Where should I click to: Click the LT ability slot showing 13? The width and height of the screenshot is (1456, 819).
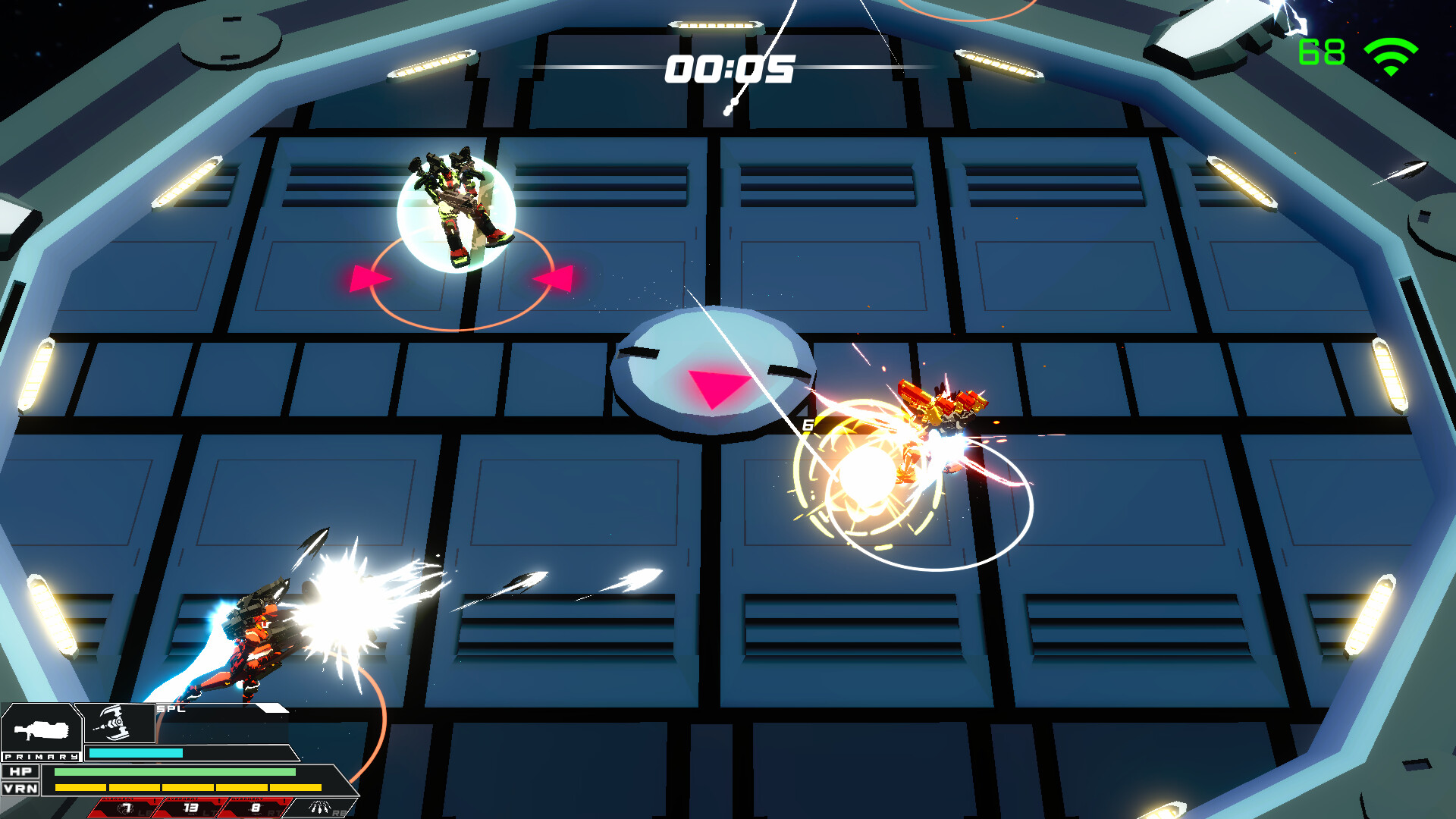tap(190, 807)
